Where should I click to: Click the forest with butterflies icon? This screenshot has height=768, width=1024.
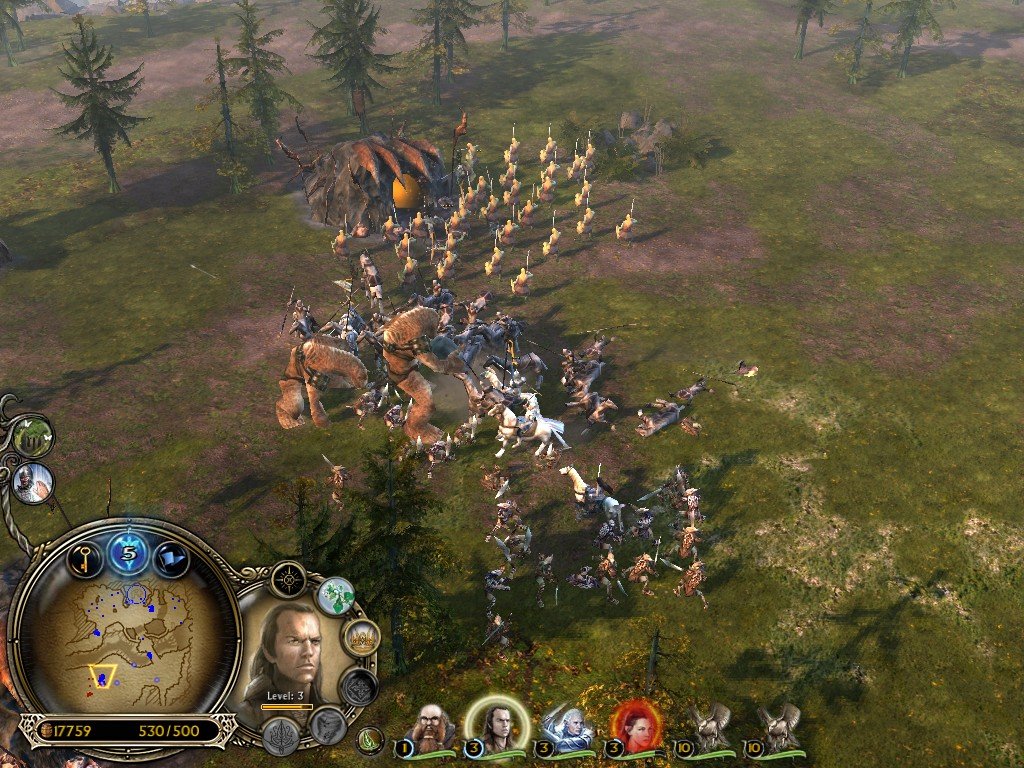click(33, 437)
